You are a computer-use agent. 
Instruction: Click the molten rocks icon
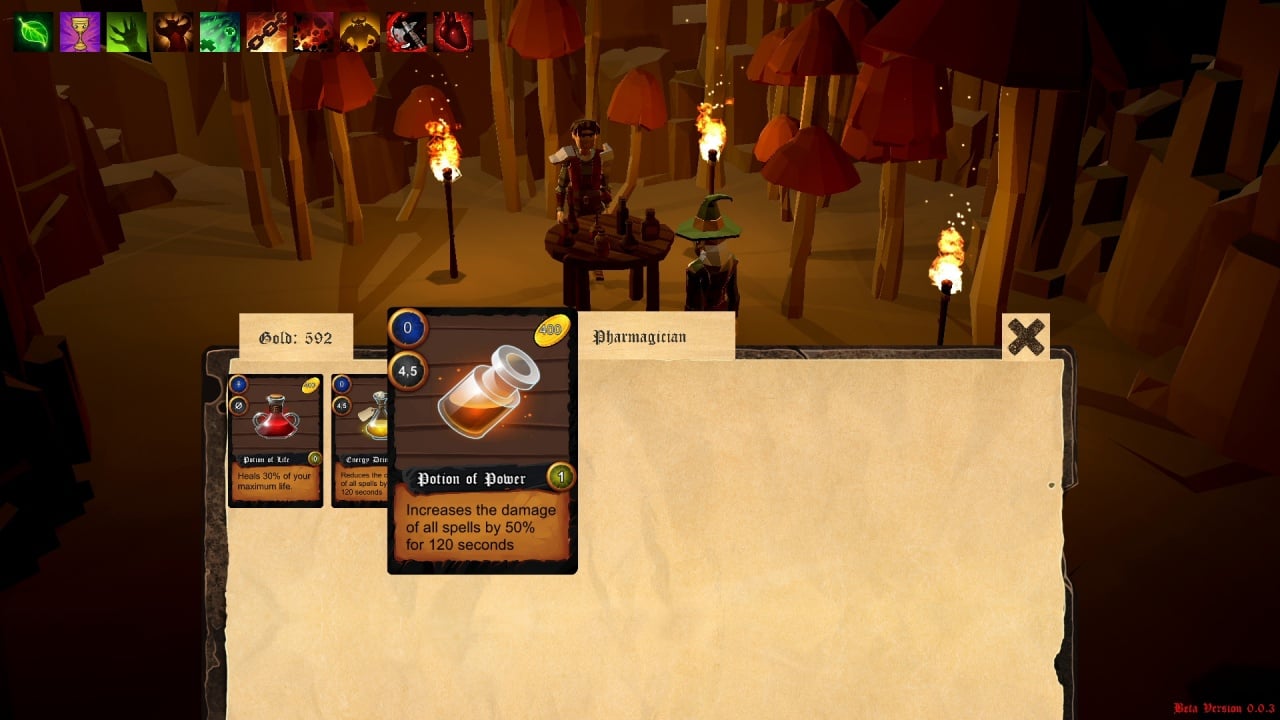tap(313, 32)
